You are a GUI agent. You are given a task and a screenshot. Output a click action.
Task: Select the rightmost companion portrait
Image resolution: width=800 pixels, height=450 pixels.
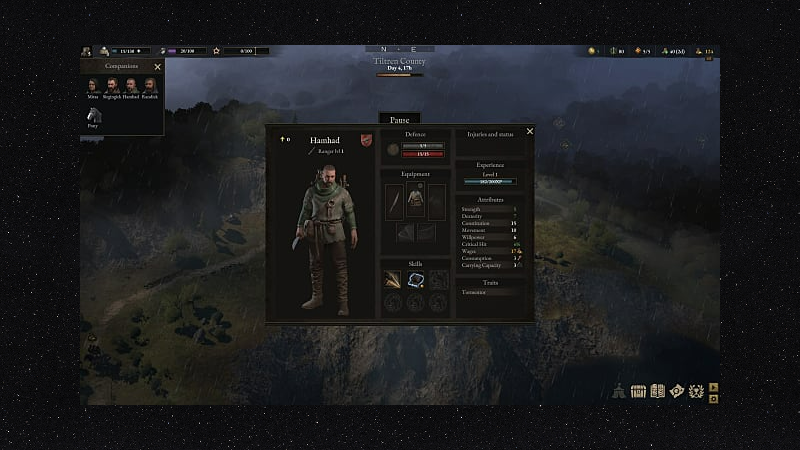(x=148, y=87)
